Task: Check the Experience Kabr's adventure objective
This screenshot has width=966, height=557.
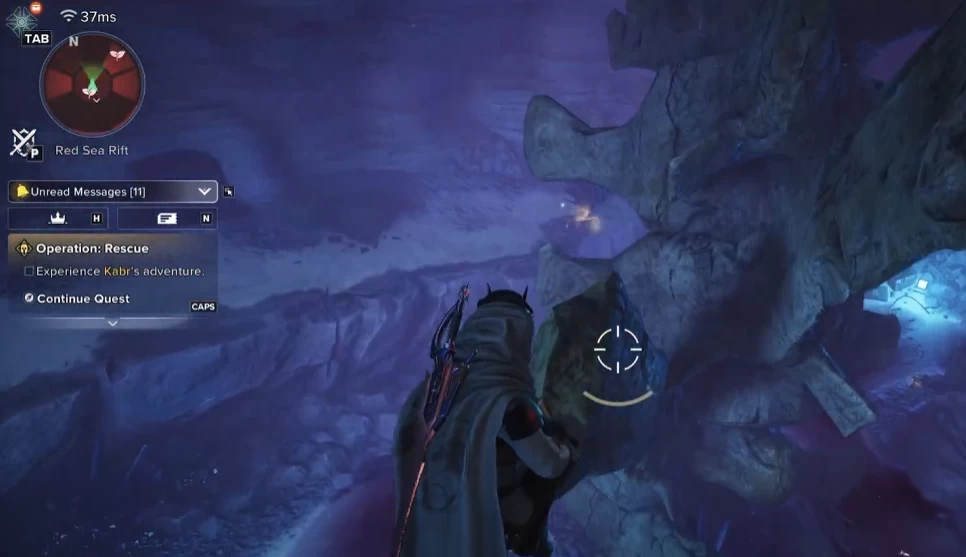Action: (29, 271)
